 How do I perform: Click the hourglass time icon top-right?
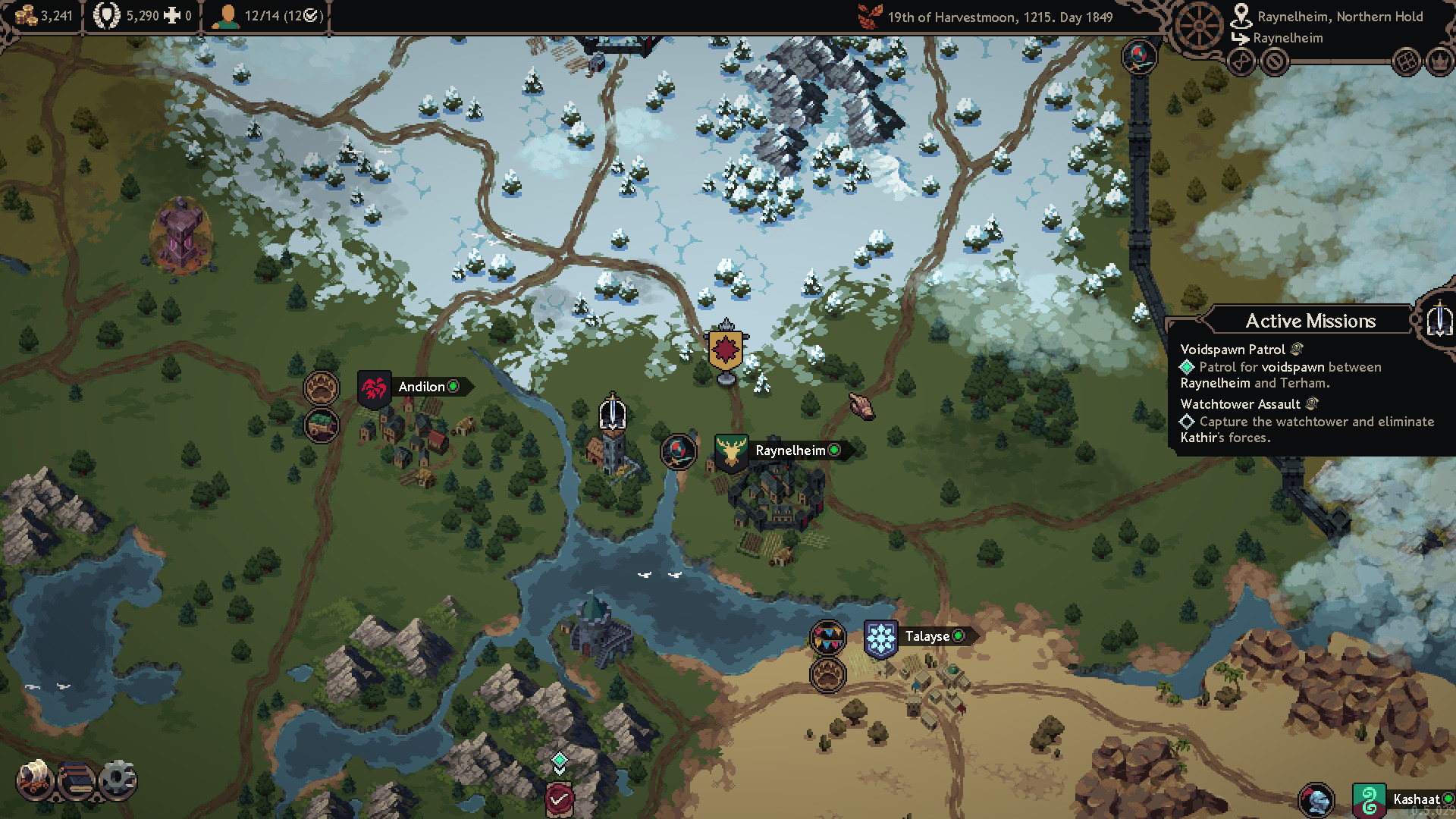pos(1241,62)
